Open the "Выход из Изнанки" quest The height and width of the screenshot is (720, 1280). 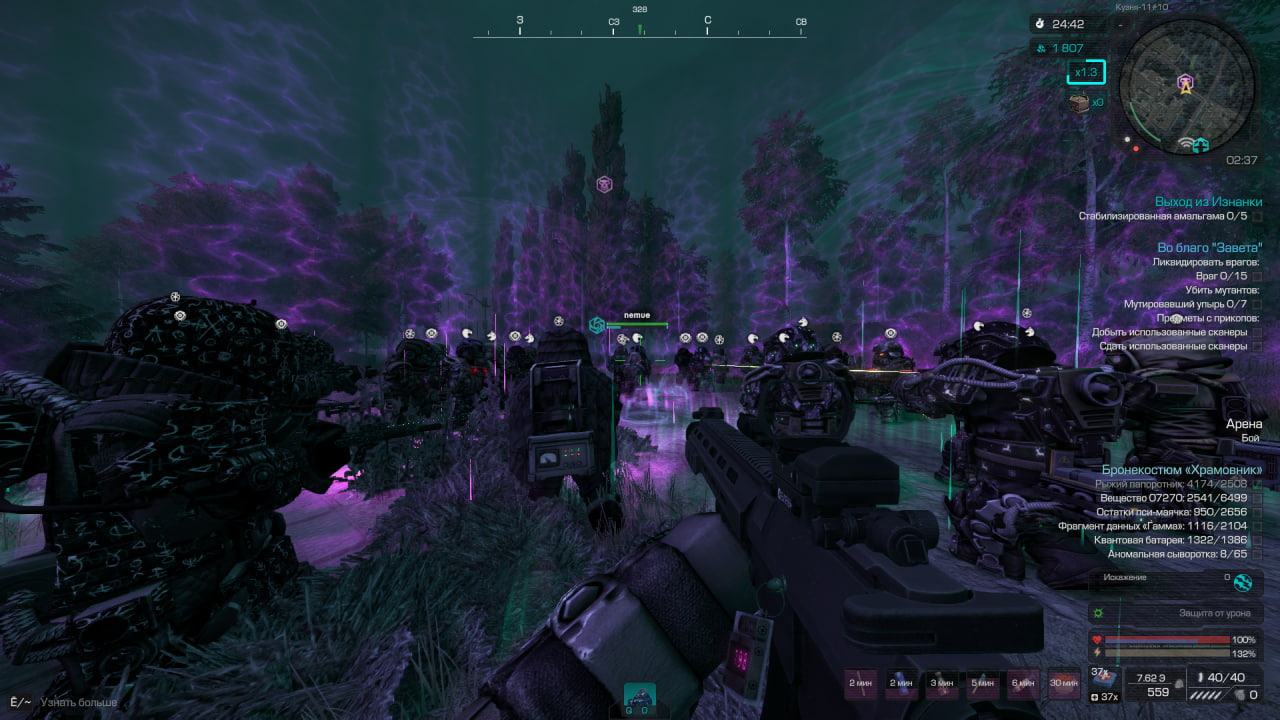tap(1208, 202)
